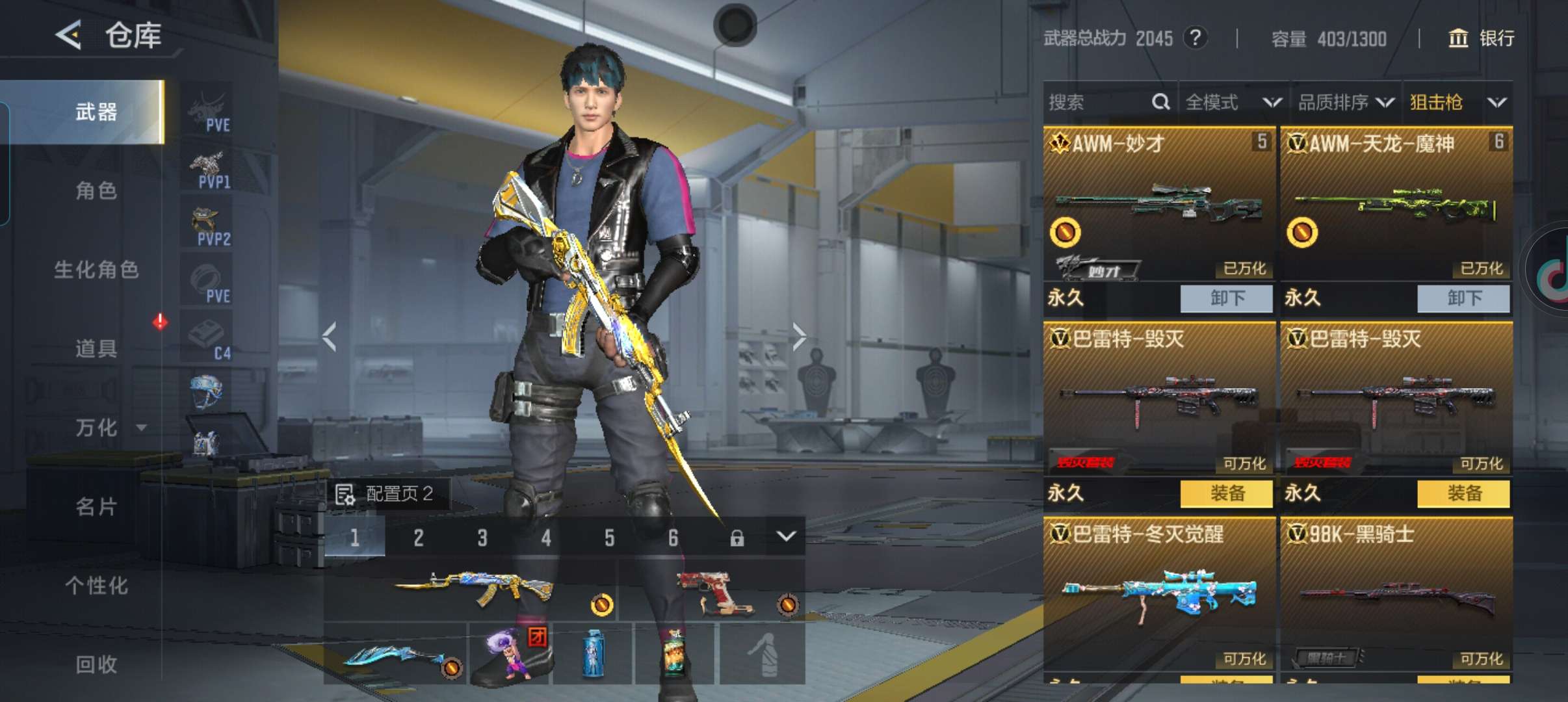The image size is (1568, 702).
Task: Unequip the AWM-妙才 with 卸下
Action: point(1226,298)
